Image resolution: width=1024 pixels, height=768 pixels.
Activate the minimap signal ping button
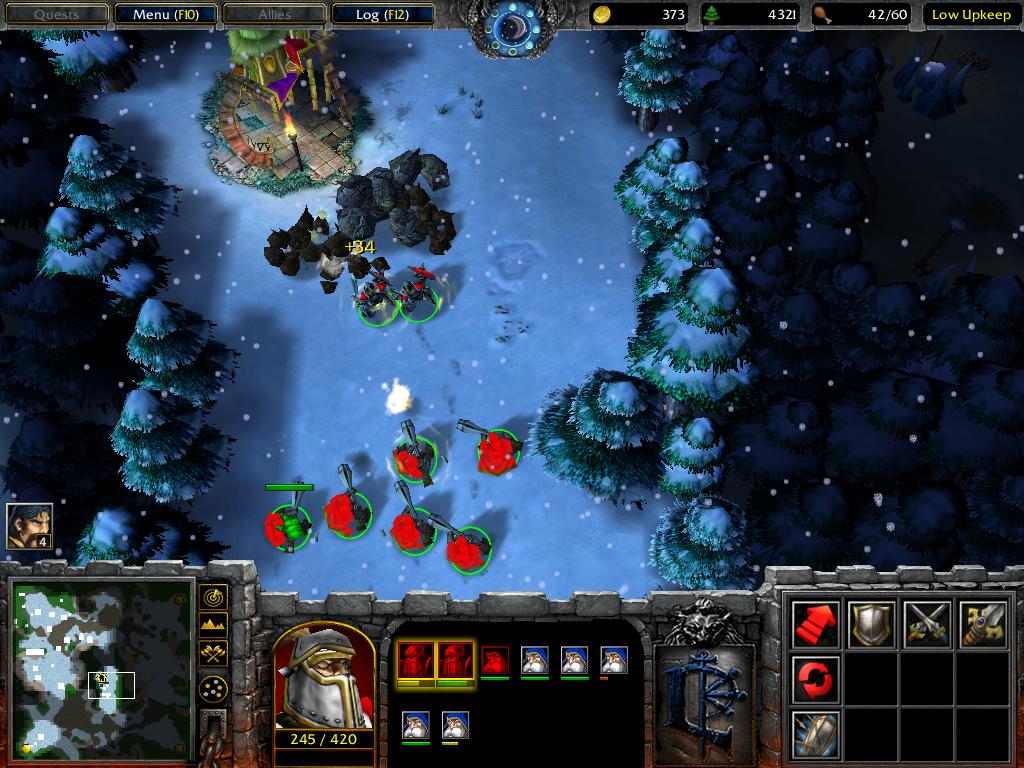tap(213, 598)
